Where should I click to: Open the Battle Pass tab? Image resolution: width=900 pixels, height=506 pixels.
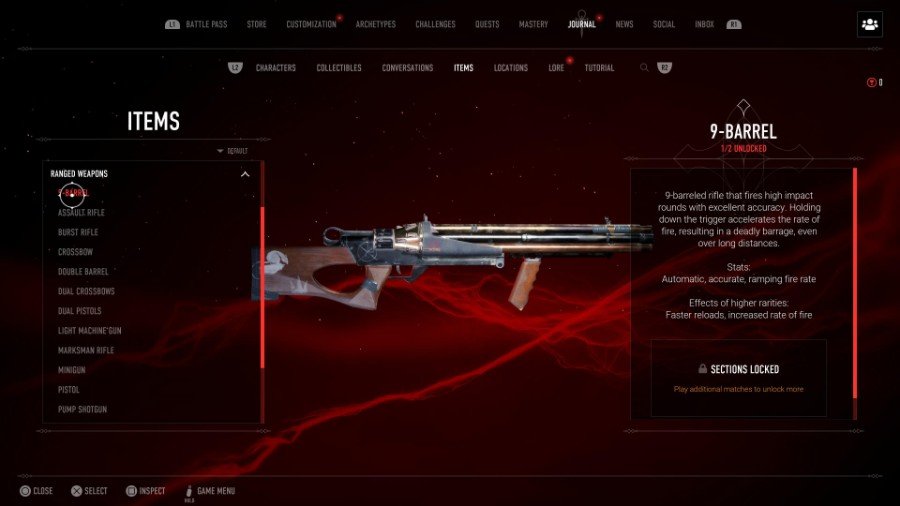tap(207, 24)
